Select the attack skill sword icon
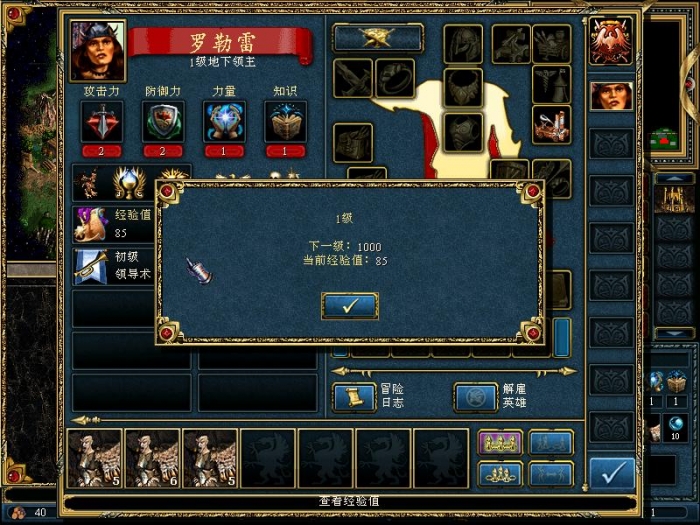This screenshot has height=525, width=700. pos(102,121)
